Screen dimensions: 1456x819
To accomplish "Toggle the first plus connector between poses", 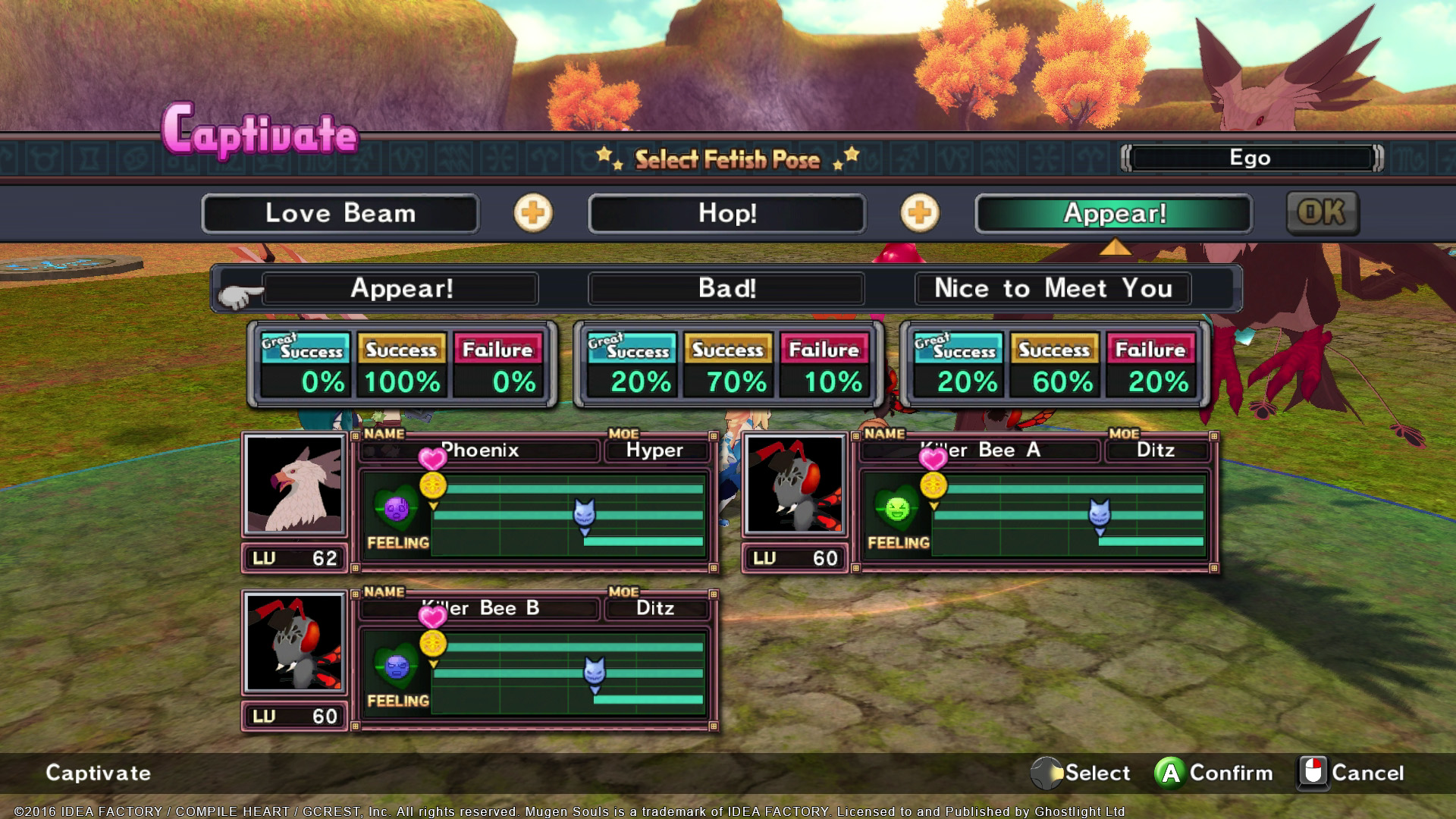I will [533, 213].
